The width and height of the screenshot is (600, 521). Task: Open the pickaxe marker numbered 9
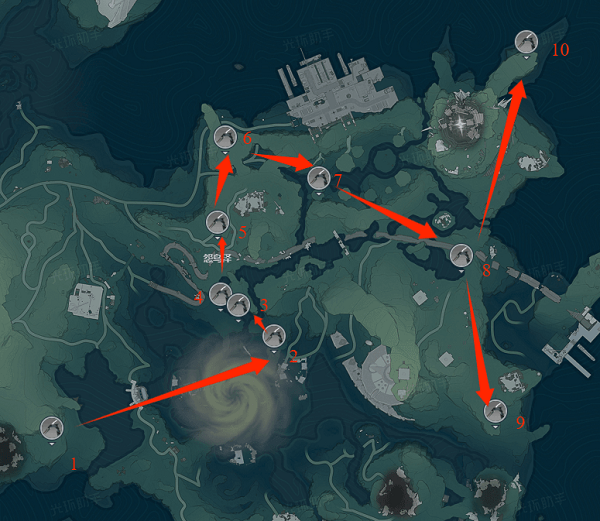pyautogui.click(x=494, y=410)
